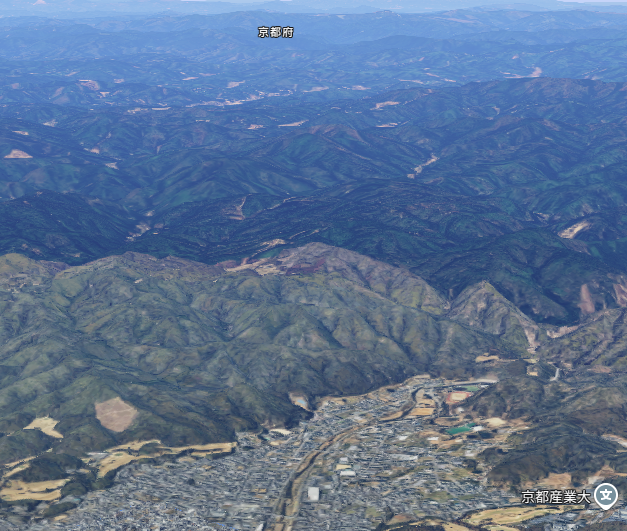Select the 京都府 prefecture label
Screen dimensions: 627x531
tap(276, 32)
